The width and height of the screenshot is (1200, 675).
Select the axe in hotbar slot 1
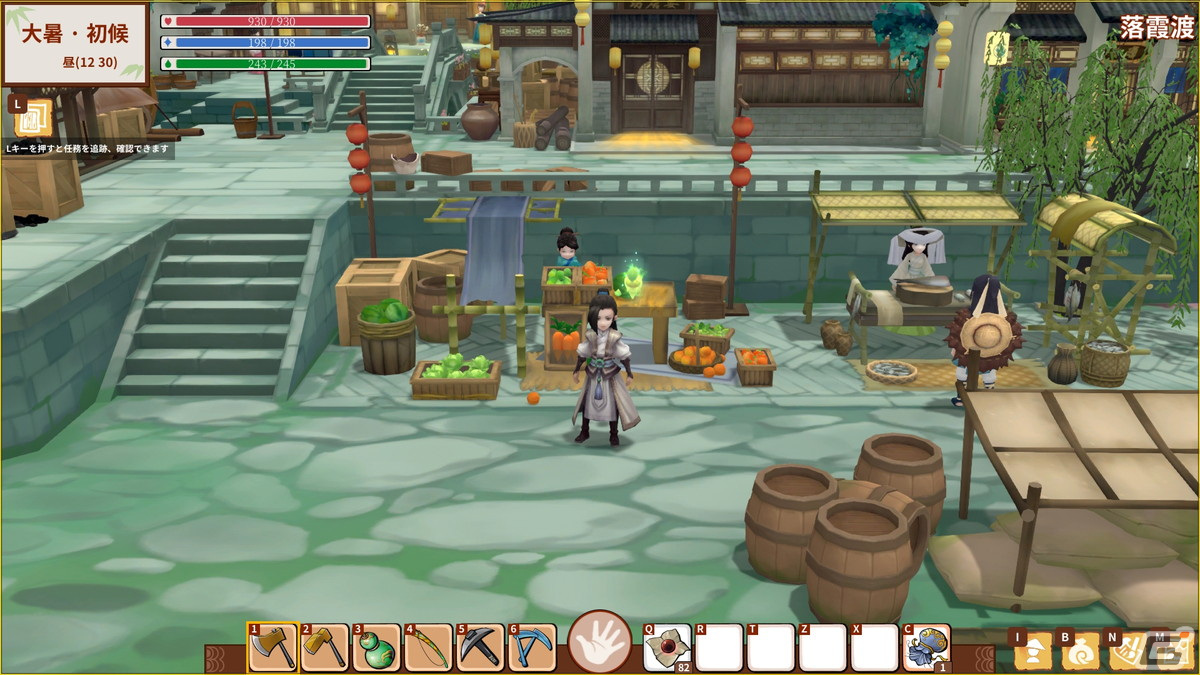click(x=272, y=647)
